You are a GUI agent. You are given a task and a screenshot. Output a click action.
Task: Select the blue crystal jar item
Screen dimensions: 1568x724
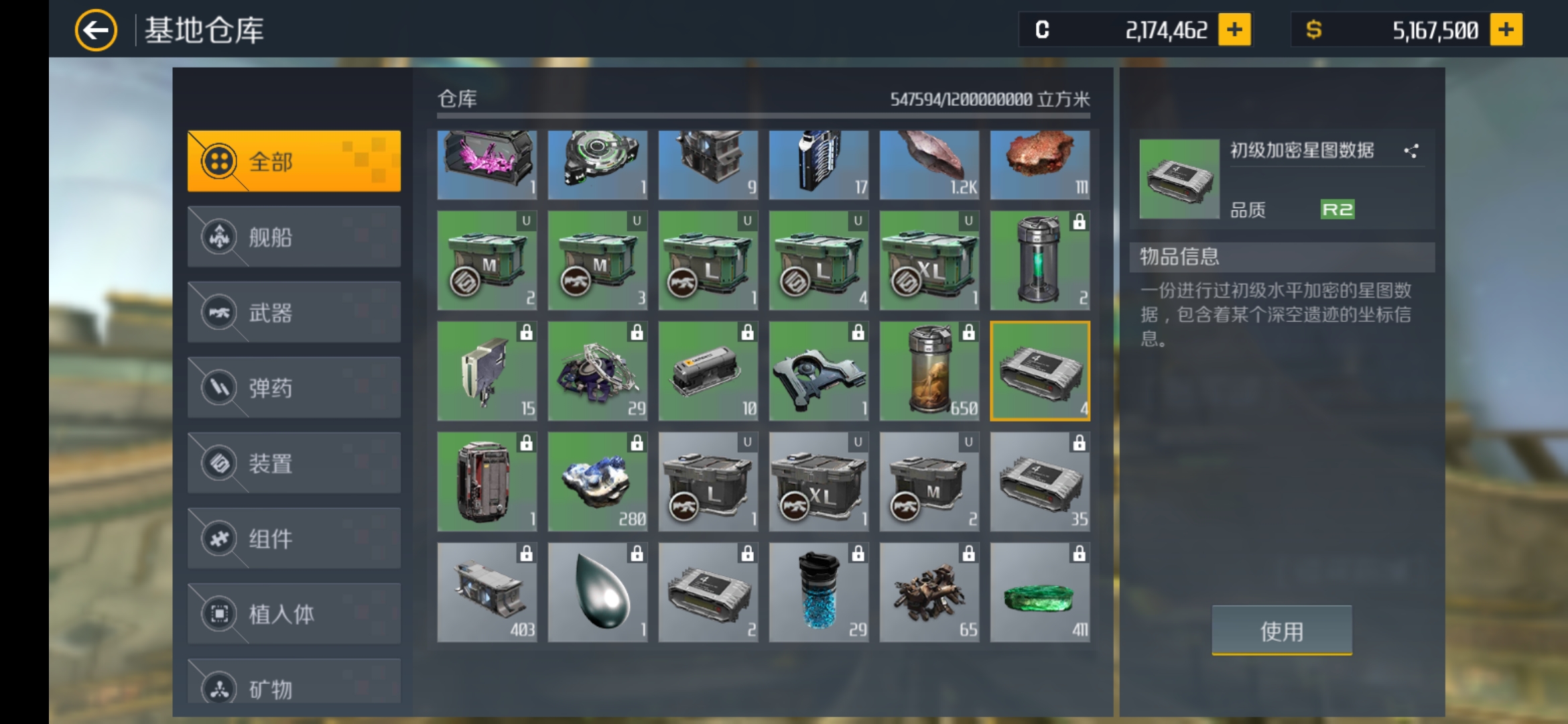(819, 593)
